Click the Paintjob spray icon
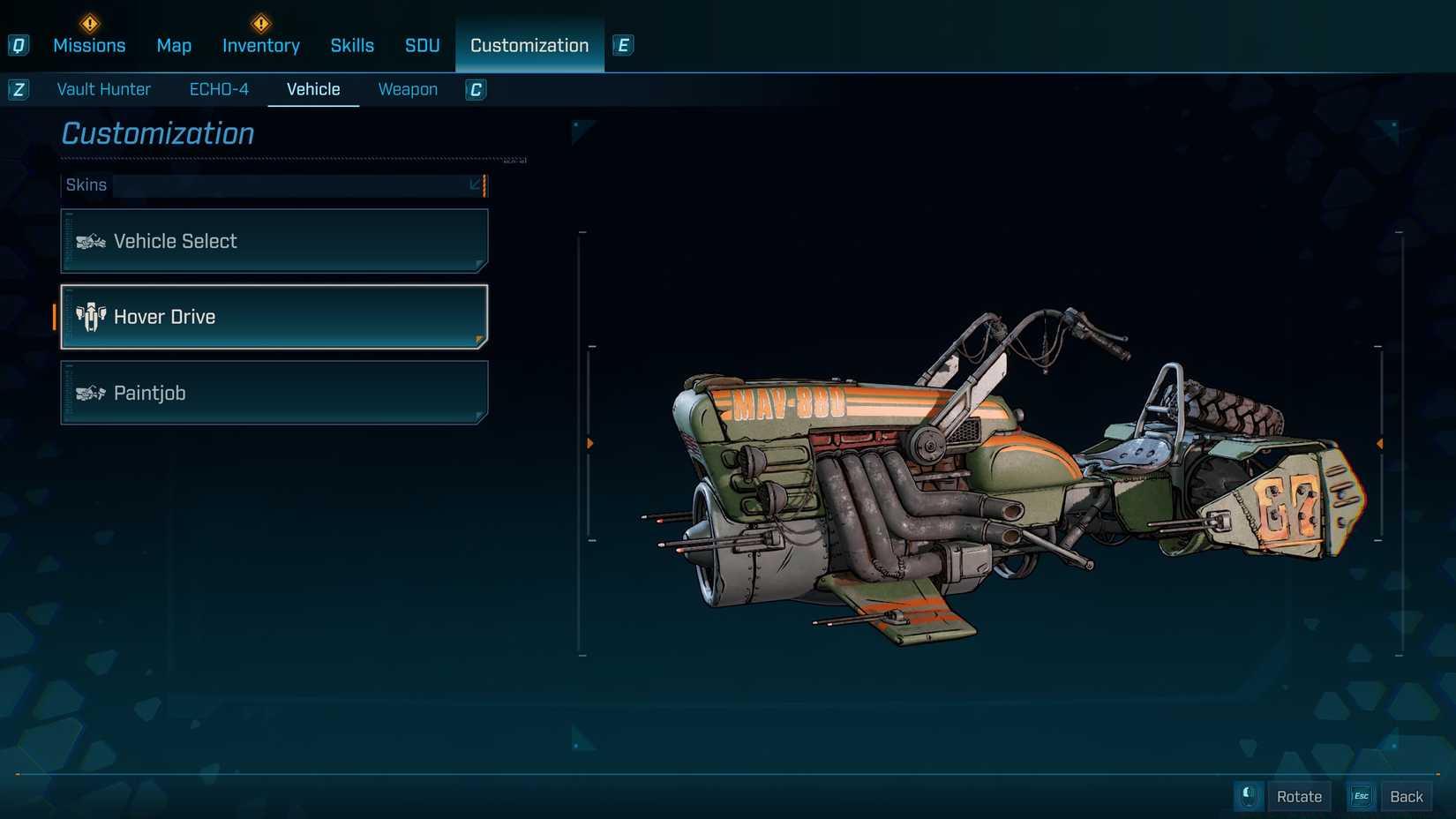1456x819 pixels. coord(89,393)
